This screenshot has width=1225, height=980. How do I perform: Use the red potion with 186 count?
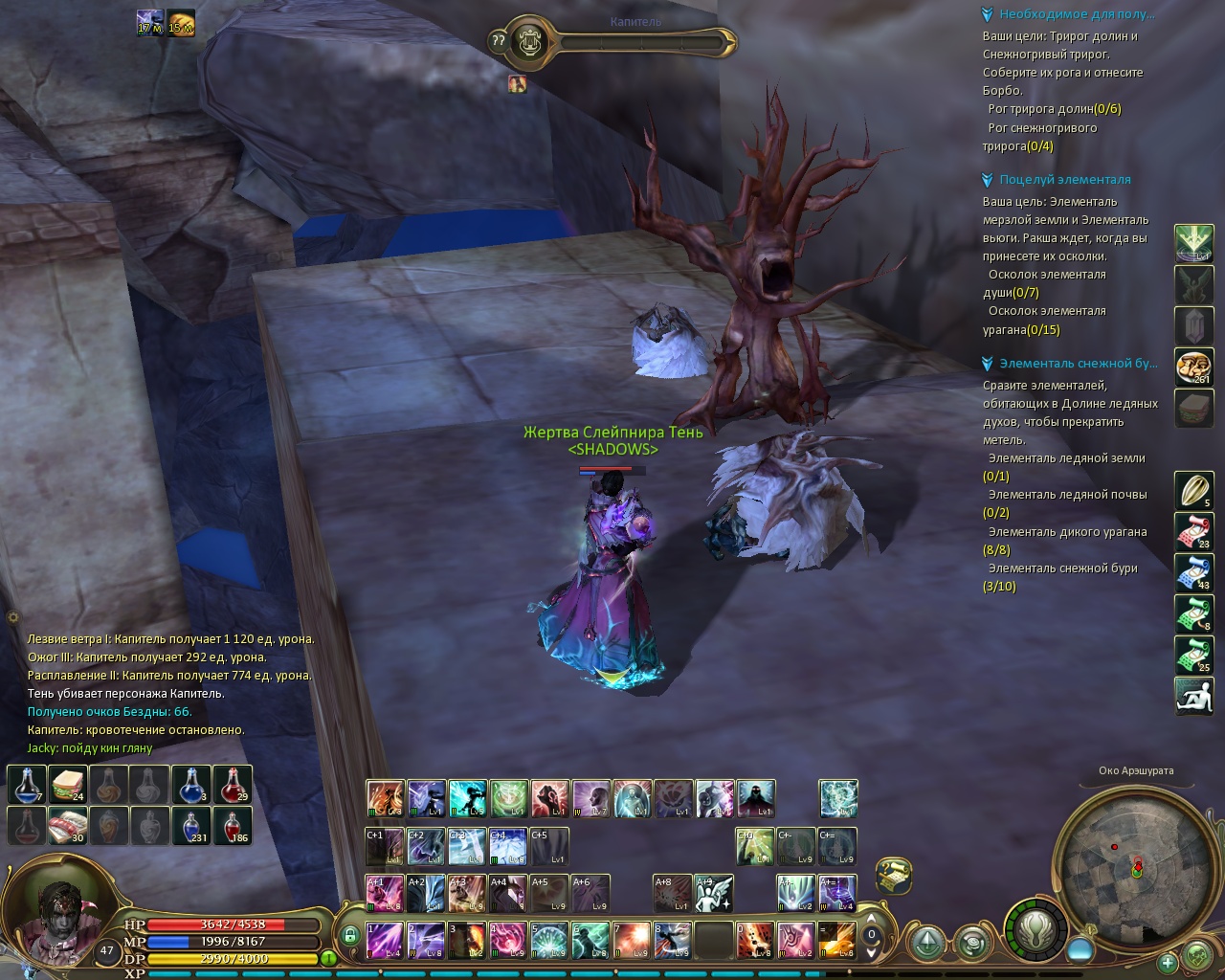click(233, 826)
